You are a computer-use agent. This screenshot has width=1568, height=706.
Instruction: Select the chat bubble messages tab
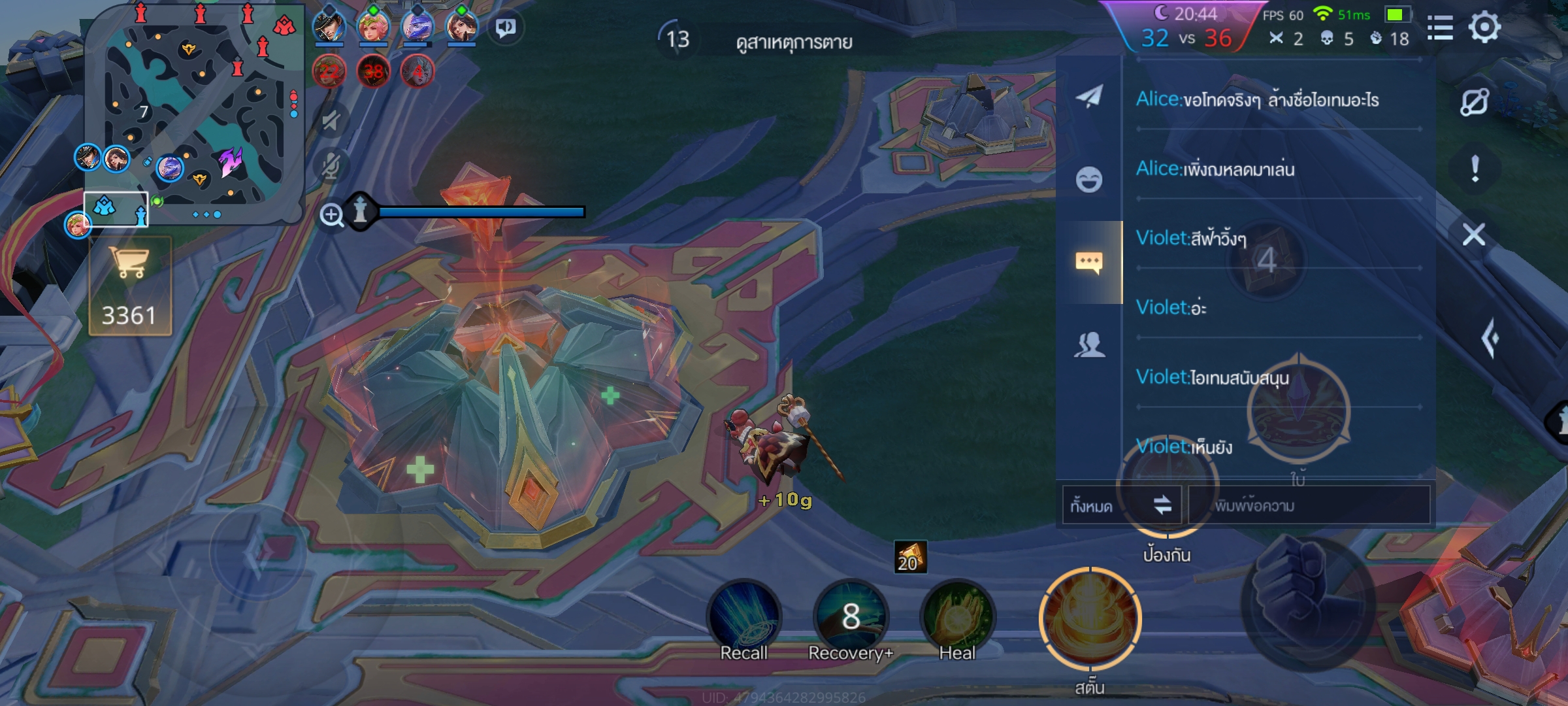tap(1089, 262)
